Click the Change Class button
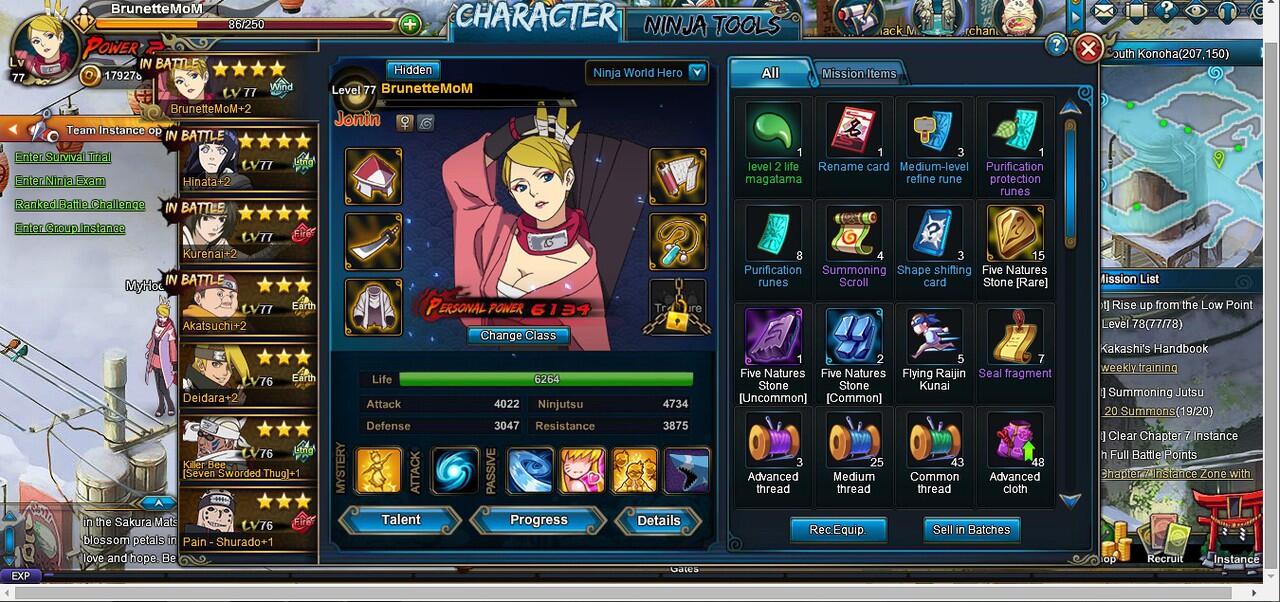1280x602 pixels. (x=518, y=336)
